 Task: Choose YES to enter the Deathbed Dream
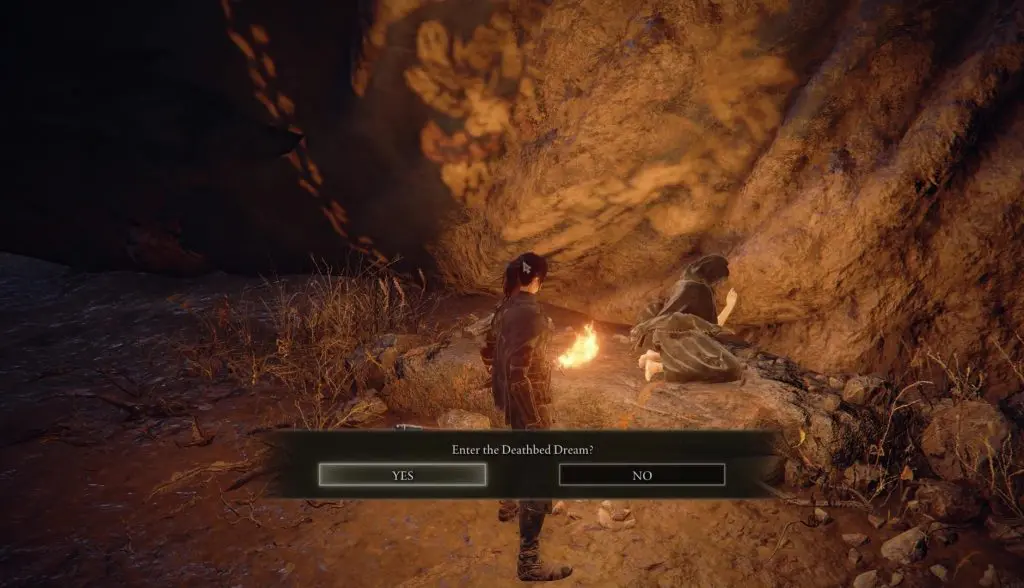pyautogui.click(x=403, y=475)
